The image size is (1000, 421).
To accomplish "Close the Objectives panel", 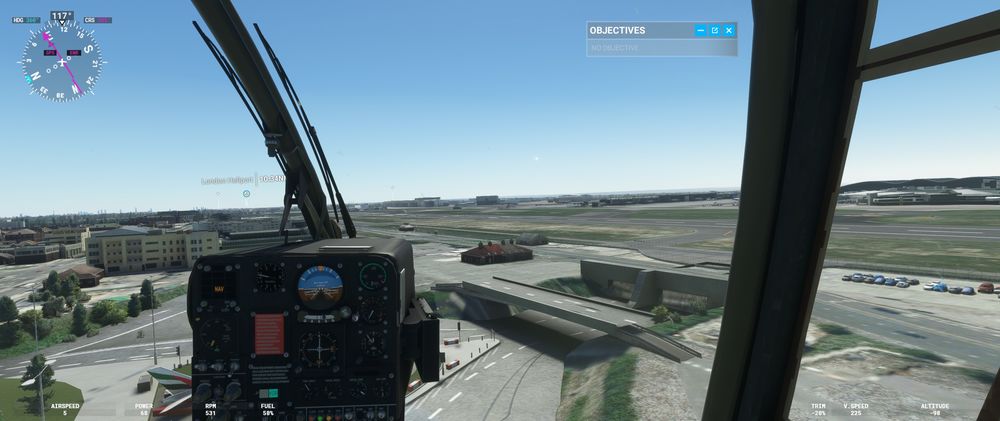I will [x=729, y=31].
